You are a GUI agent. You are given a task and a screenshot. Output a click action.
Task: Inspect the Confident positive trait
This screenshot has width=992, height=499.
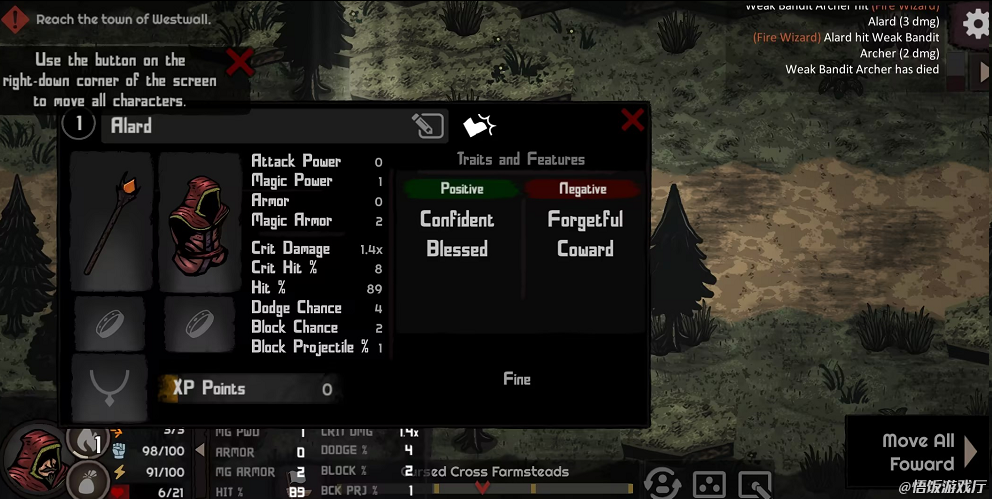pyautogui.click(x=457, y=220)
